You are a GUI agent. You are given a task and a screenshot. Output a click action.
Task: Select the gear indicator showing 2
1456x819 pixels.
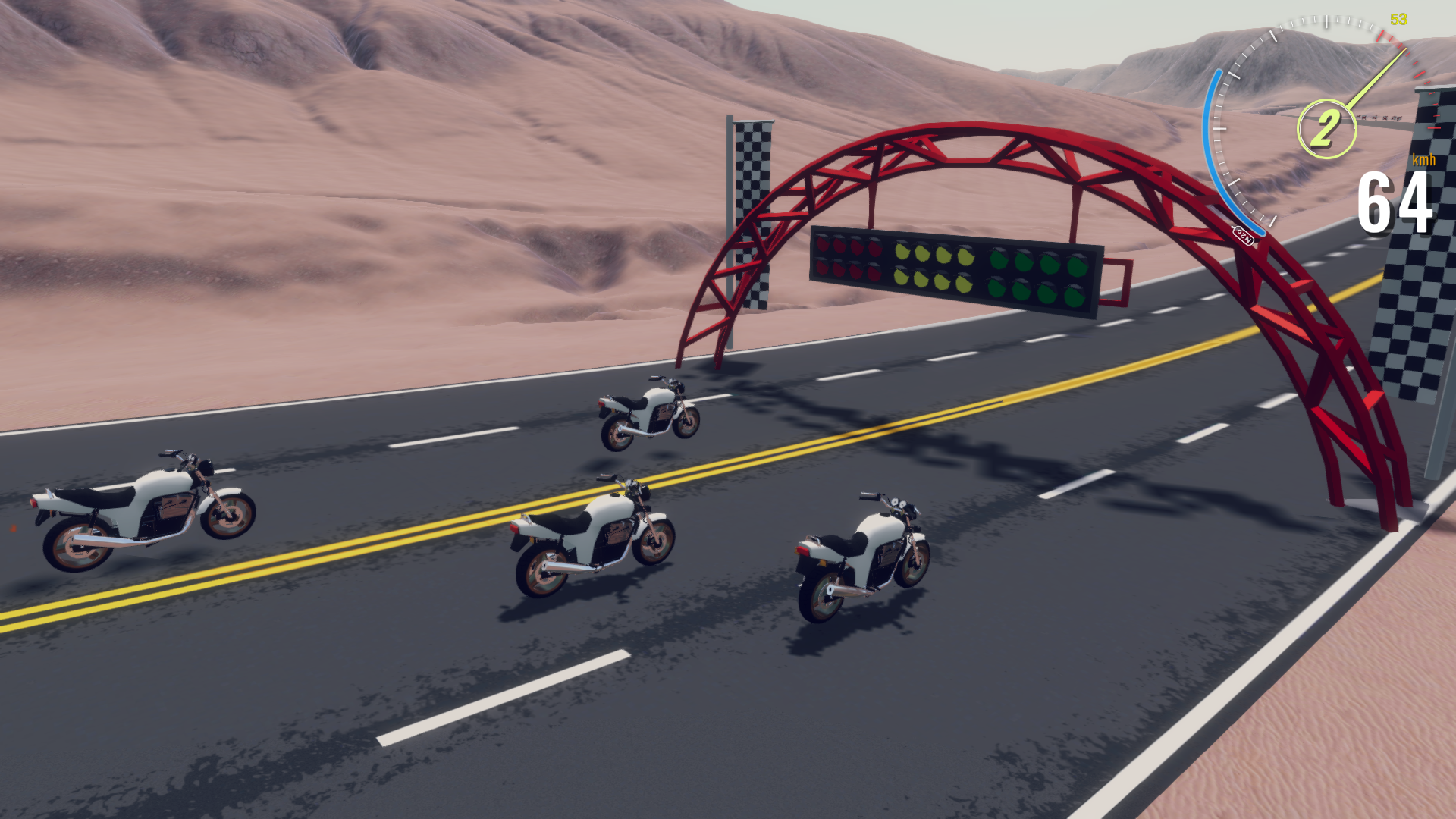click(1328, 124)
